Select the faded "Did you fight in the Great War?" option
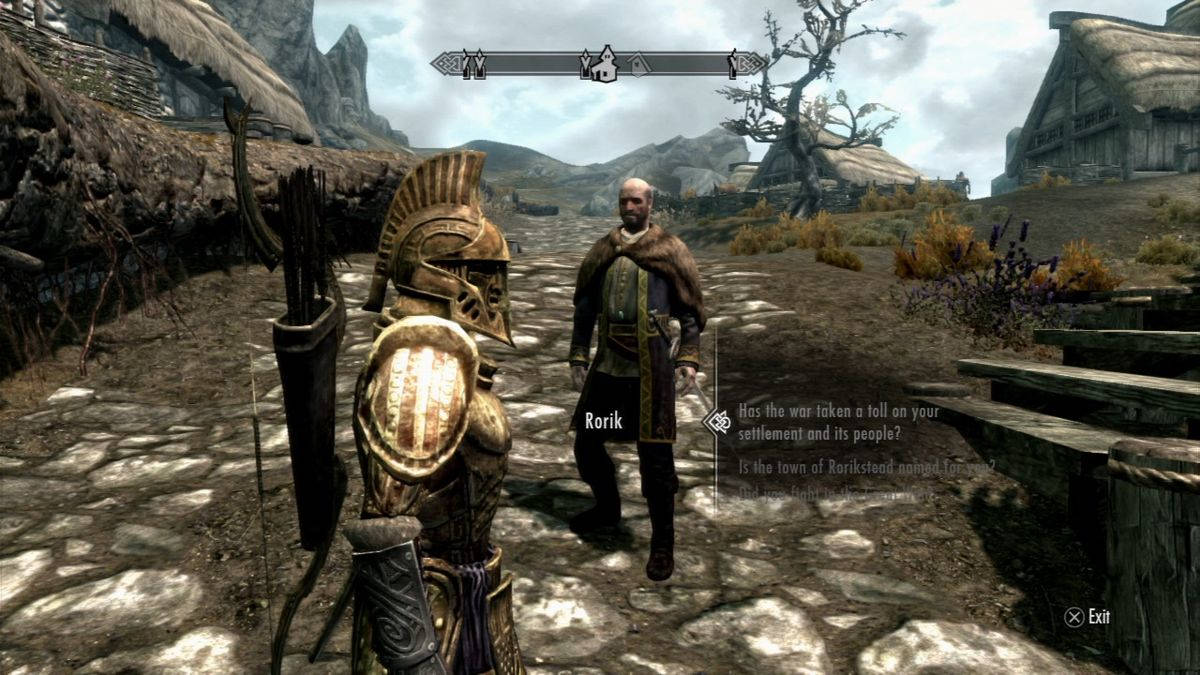 [x=837, y=492]
